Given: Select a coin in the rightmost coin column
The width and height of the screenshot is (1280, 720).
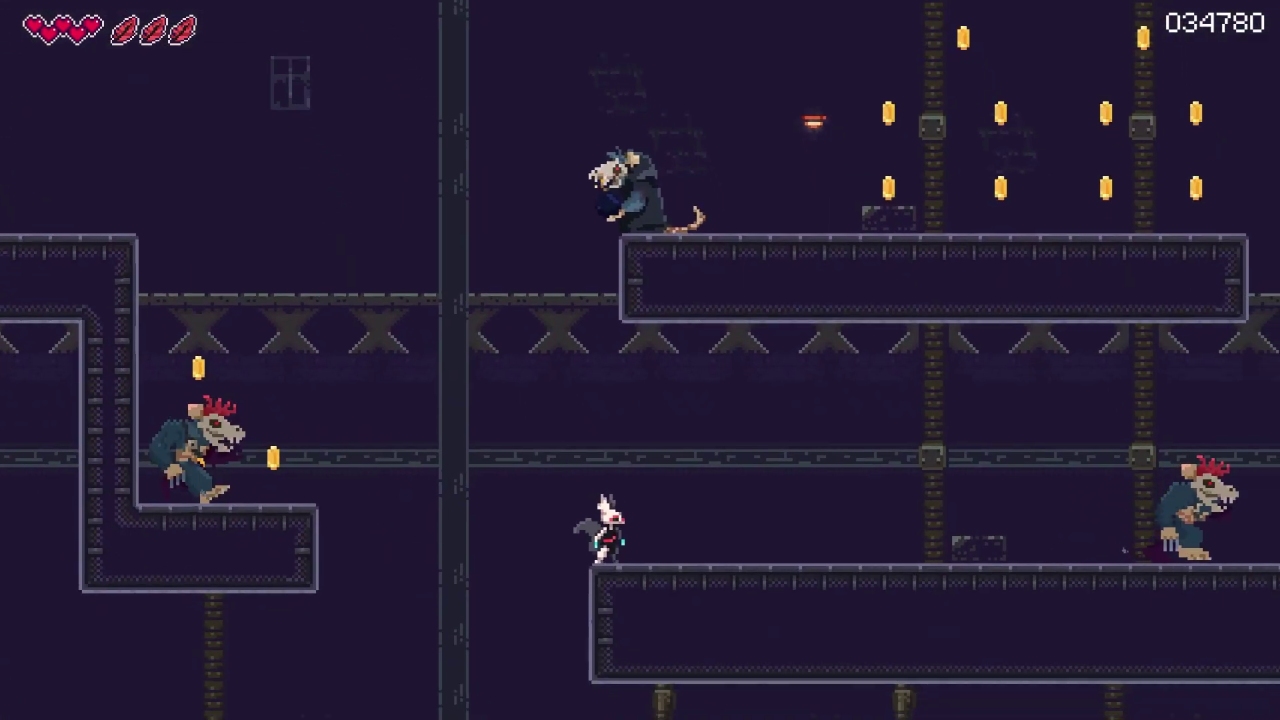Looking at the screenshot, I should pyautogui.click(x=1196, y=112).
